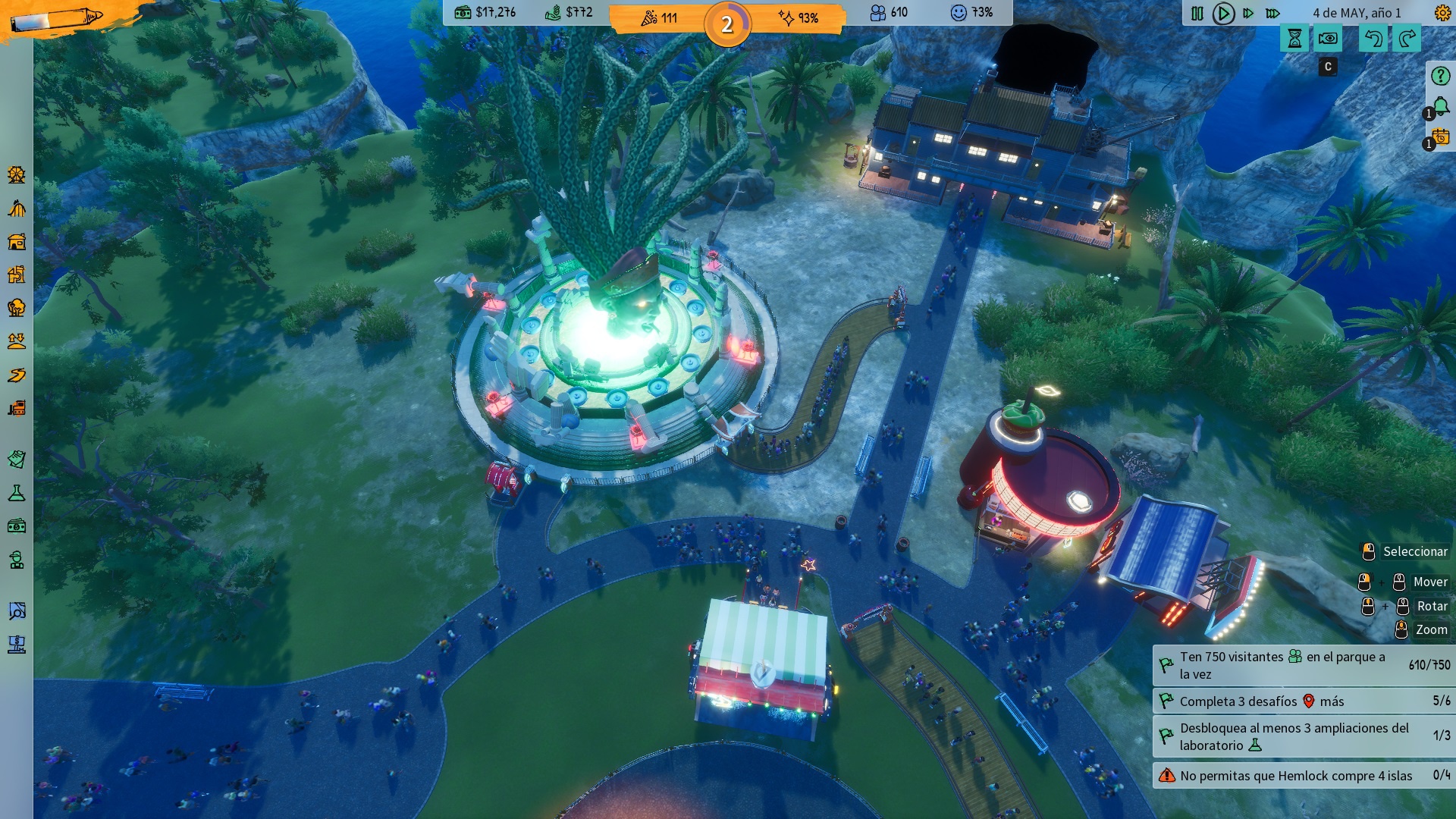
Task: Open the bell notifications
Action: 1440,107
